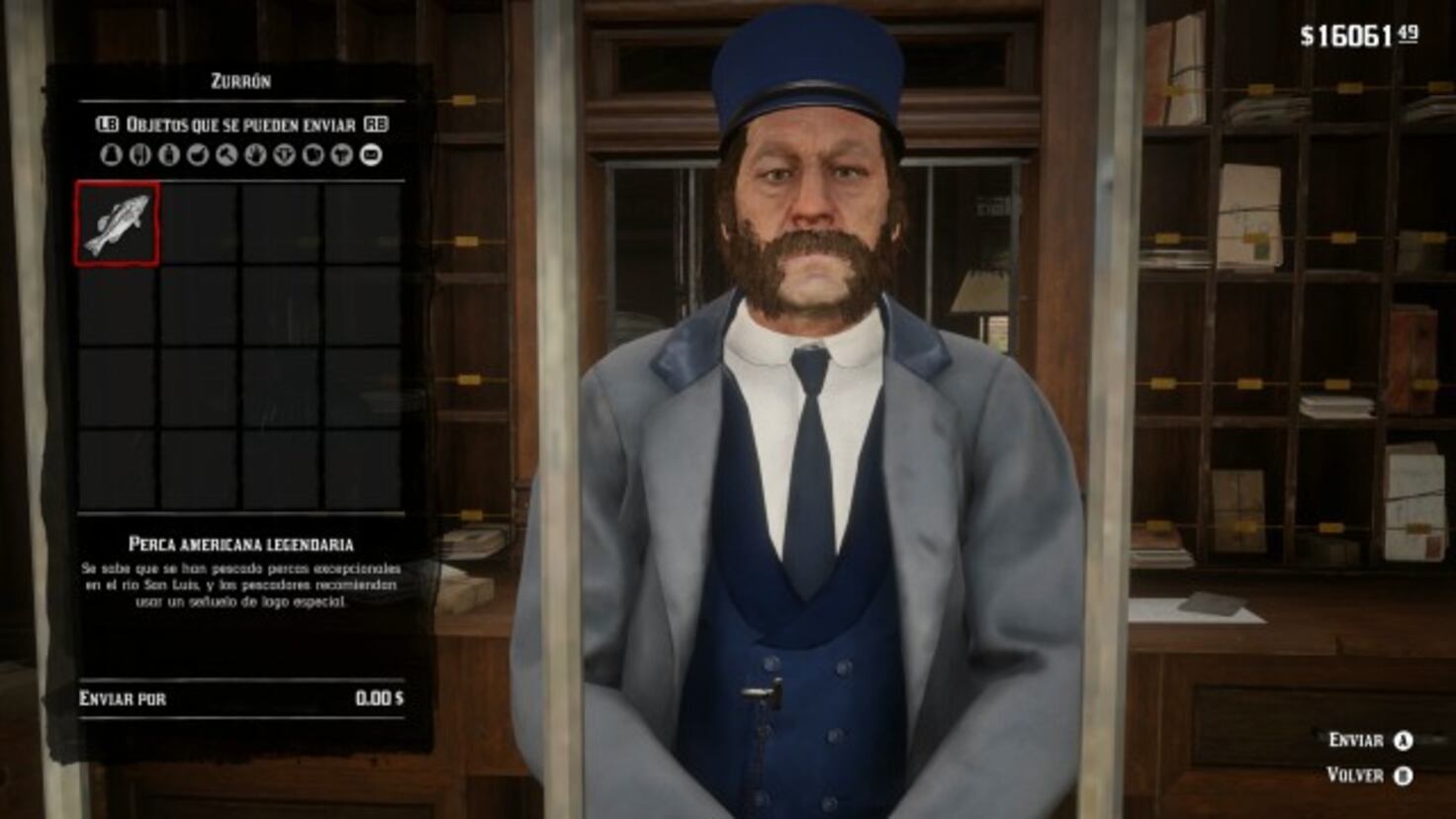Click the LB shoulder button prompt

(x=108, y=125)
